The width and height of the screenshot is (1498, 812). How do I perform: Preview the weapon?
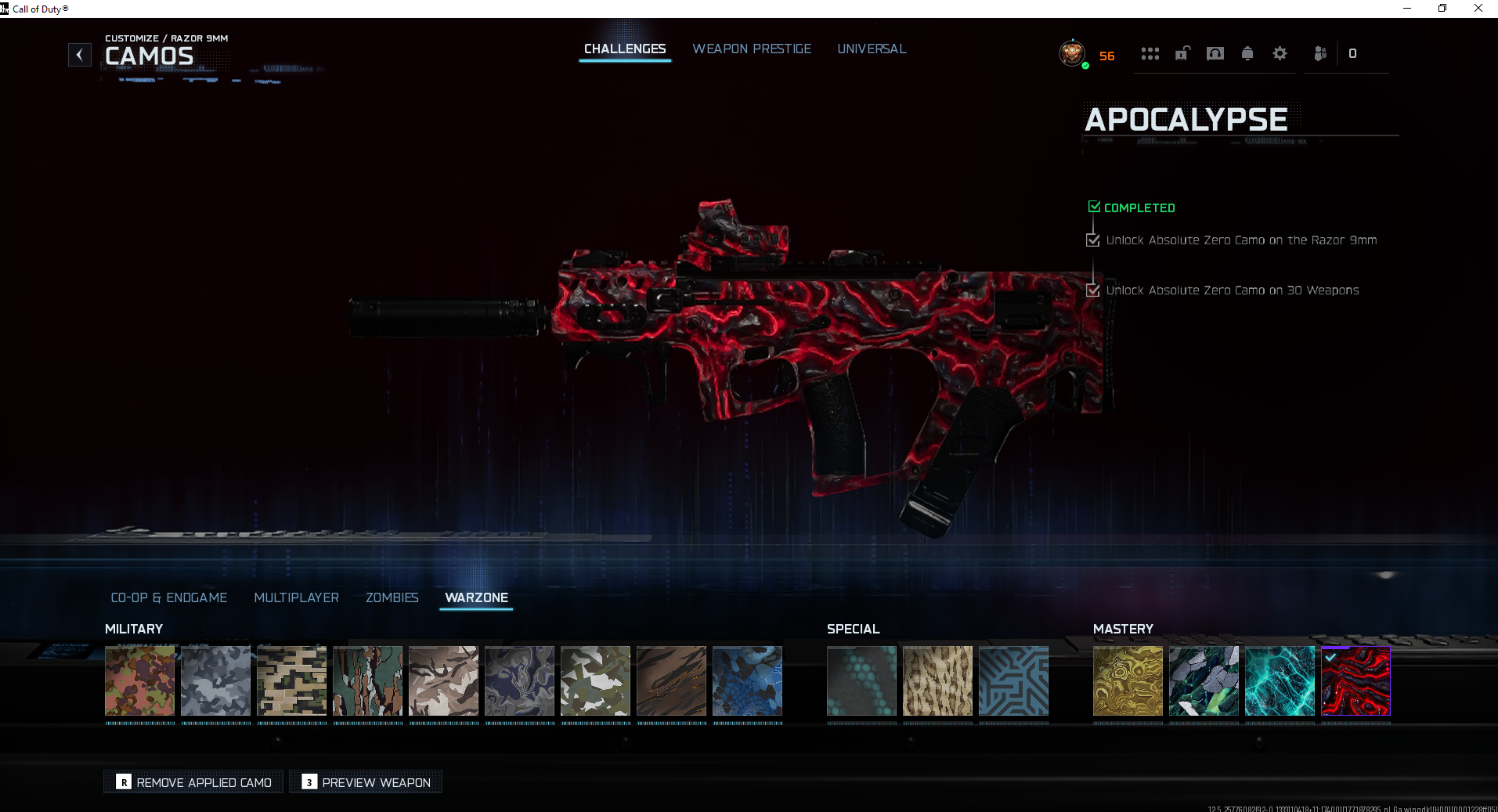366,782
